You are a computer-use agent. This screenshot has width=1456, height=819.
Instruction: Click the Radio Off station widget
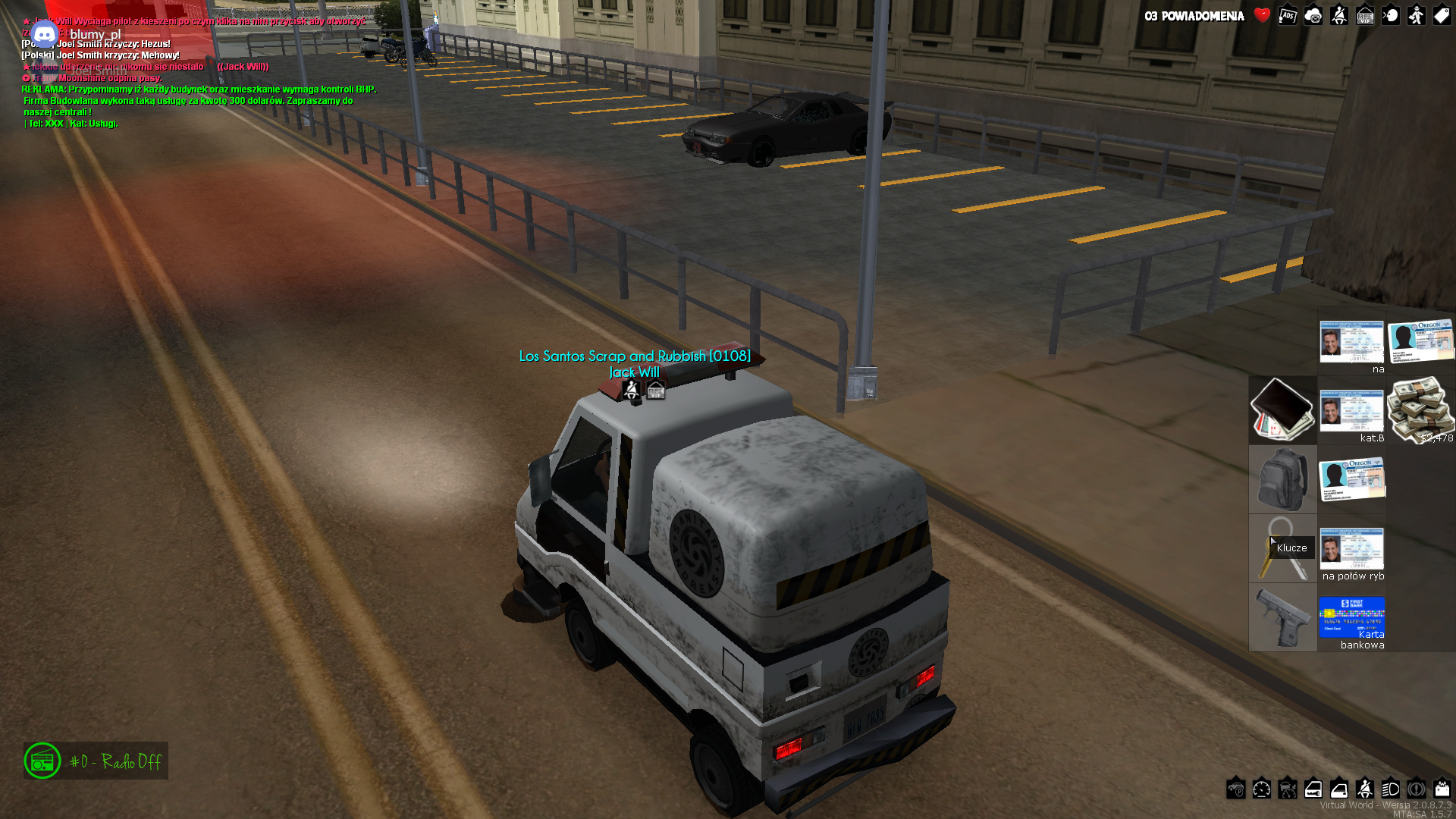(96, 761)
